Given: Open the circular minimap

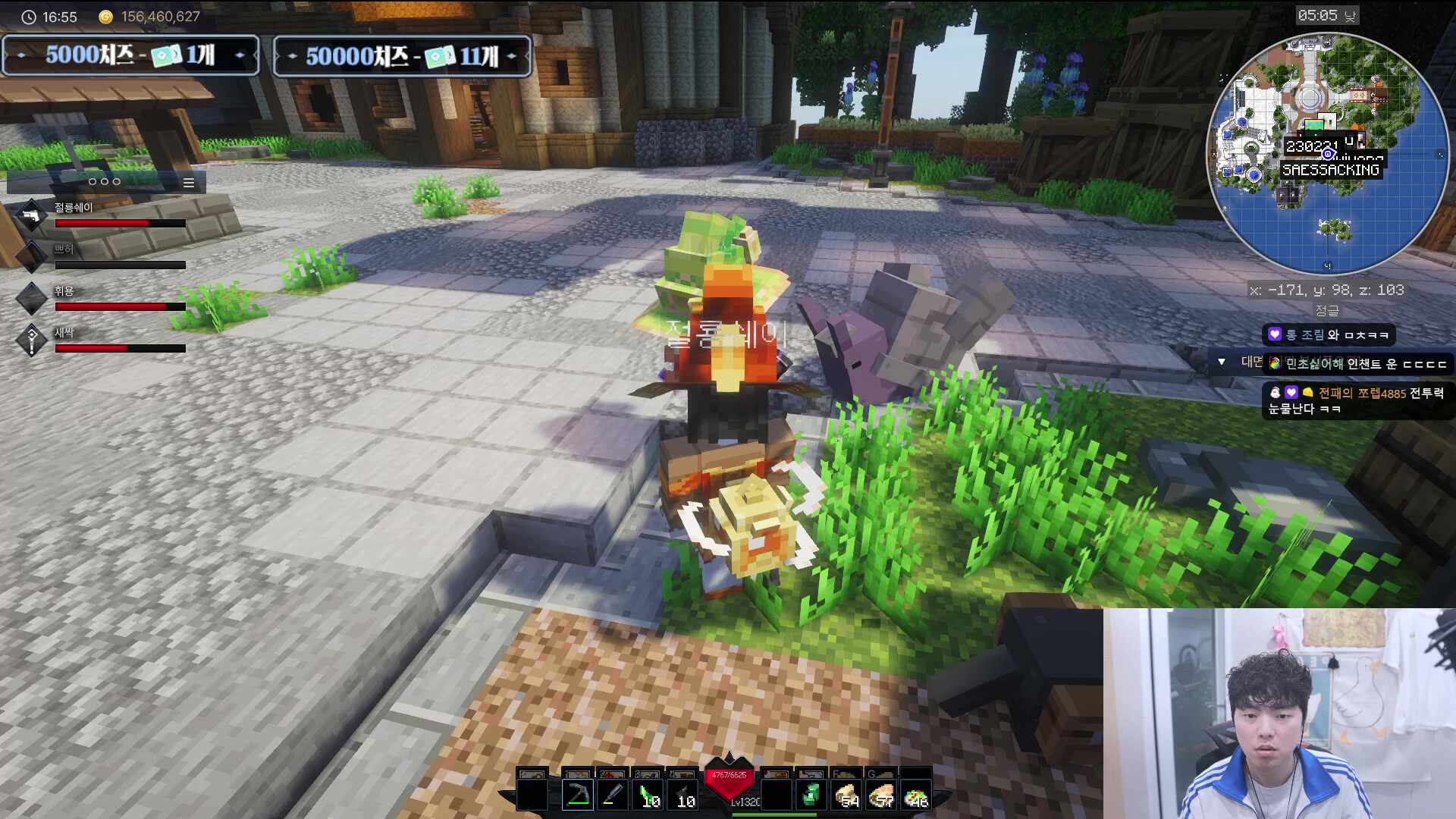Looking at the screenshot, I should click(1327, 153).
